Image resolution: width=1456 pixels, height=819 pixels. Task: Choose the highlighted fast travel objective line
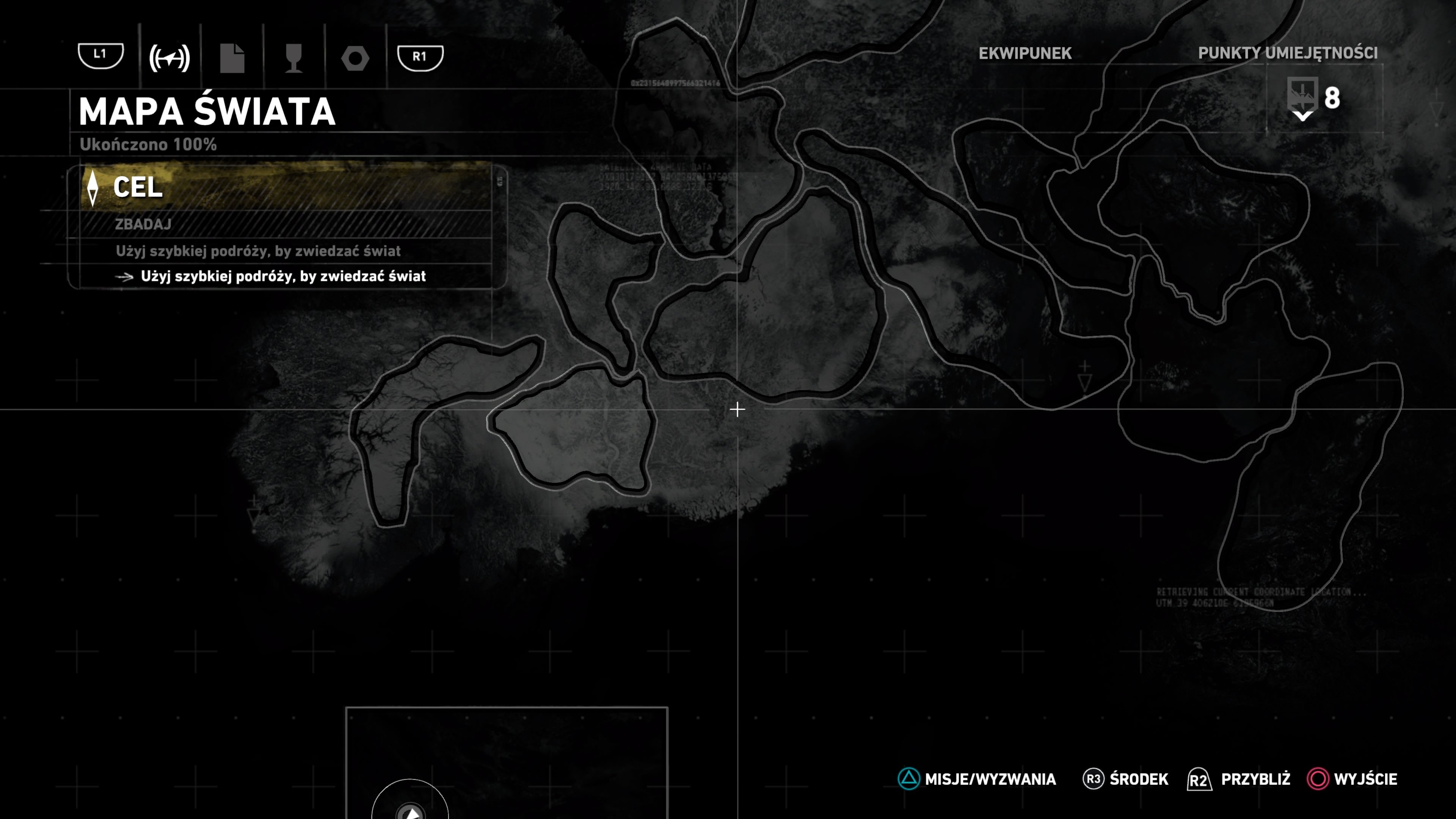coord(282,276)
